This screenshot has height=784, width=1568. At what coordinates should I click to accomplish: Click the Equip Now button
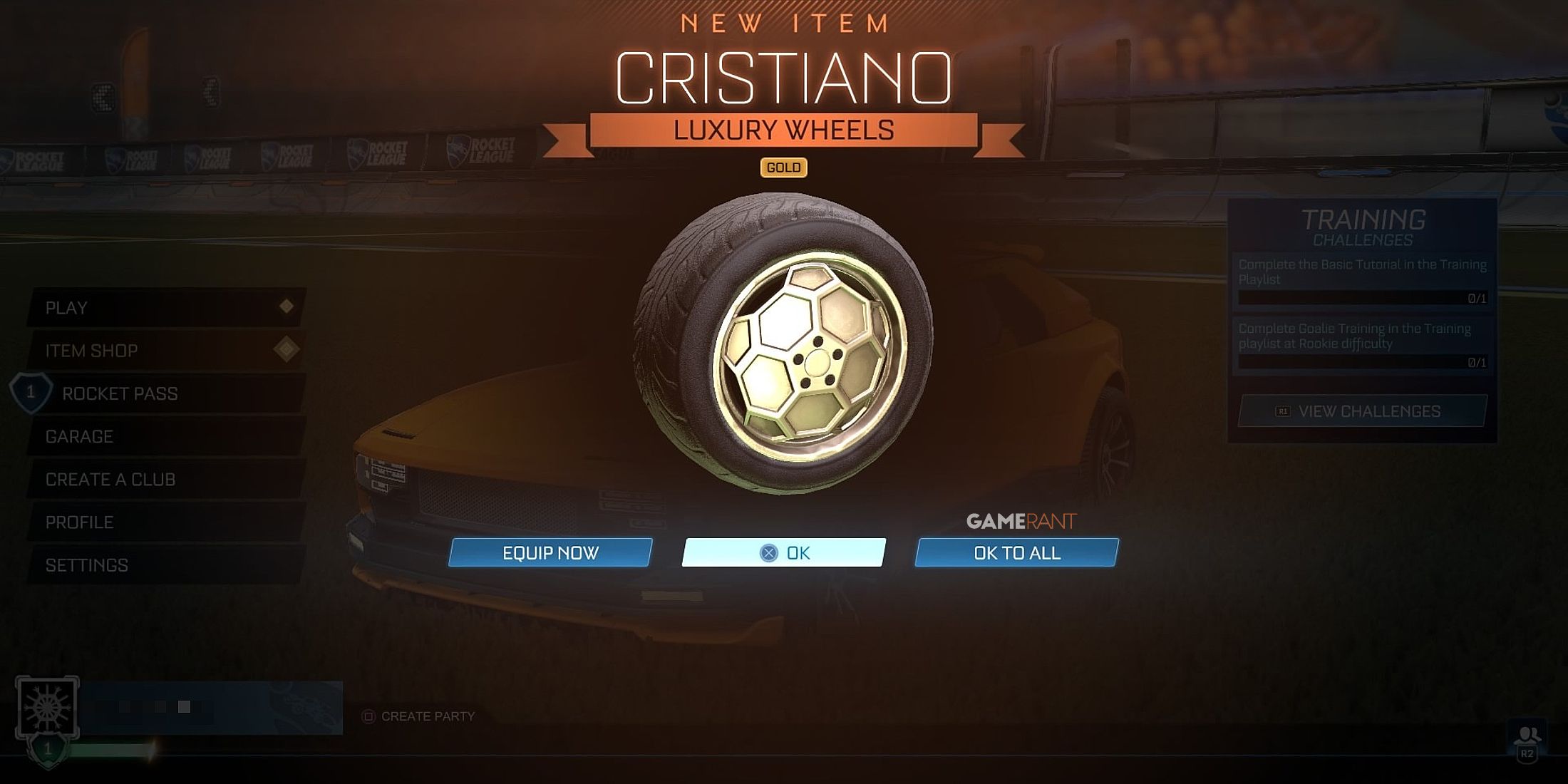[x=550, y=552]
